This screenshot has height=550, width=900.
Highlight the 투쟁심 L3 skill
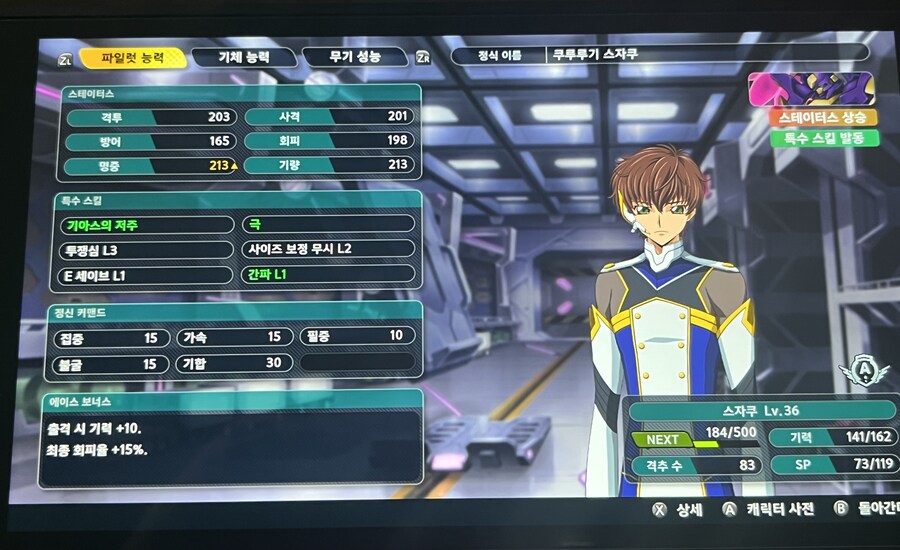pyautogui.click(x=146, y=249)
